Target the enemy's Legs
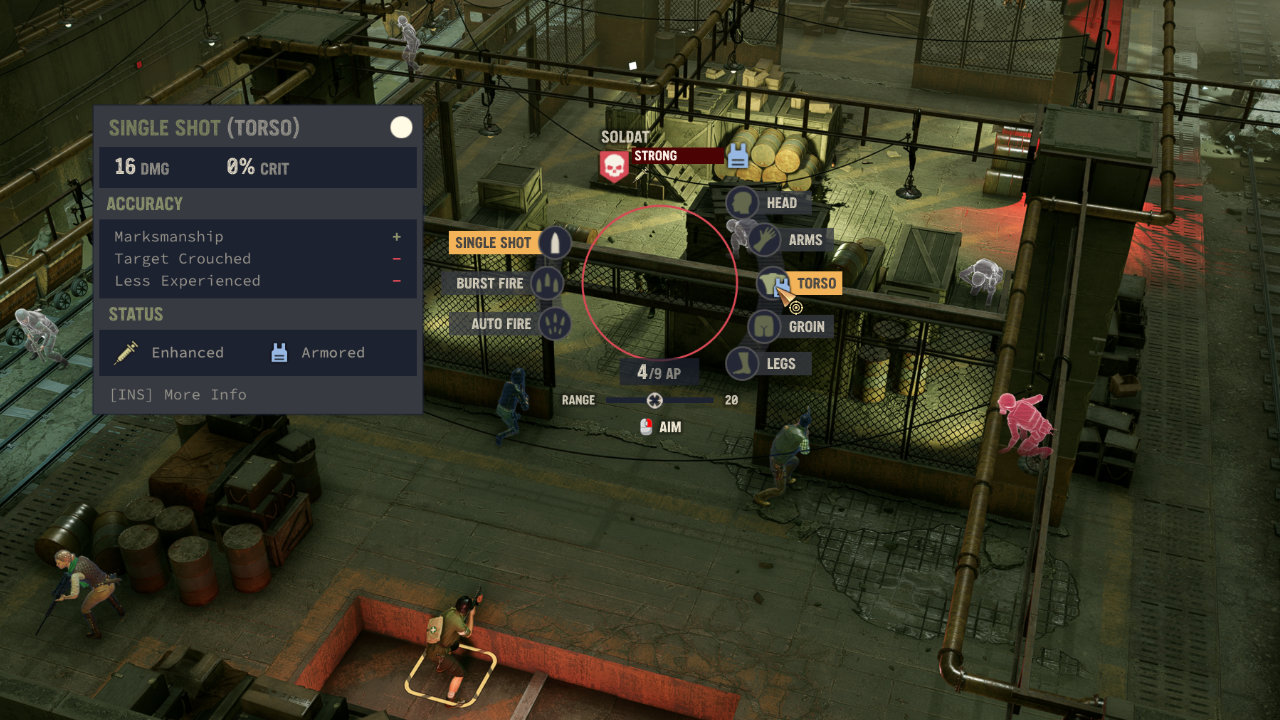The width and height of the screenshot is (1280, 720). point(768,364)
